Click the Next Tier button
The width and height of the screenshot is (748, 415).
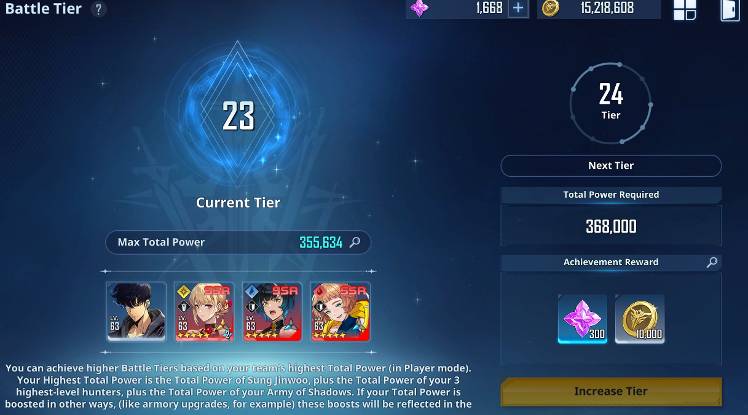click(x=610, y=166)
